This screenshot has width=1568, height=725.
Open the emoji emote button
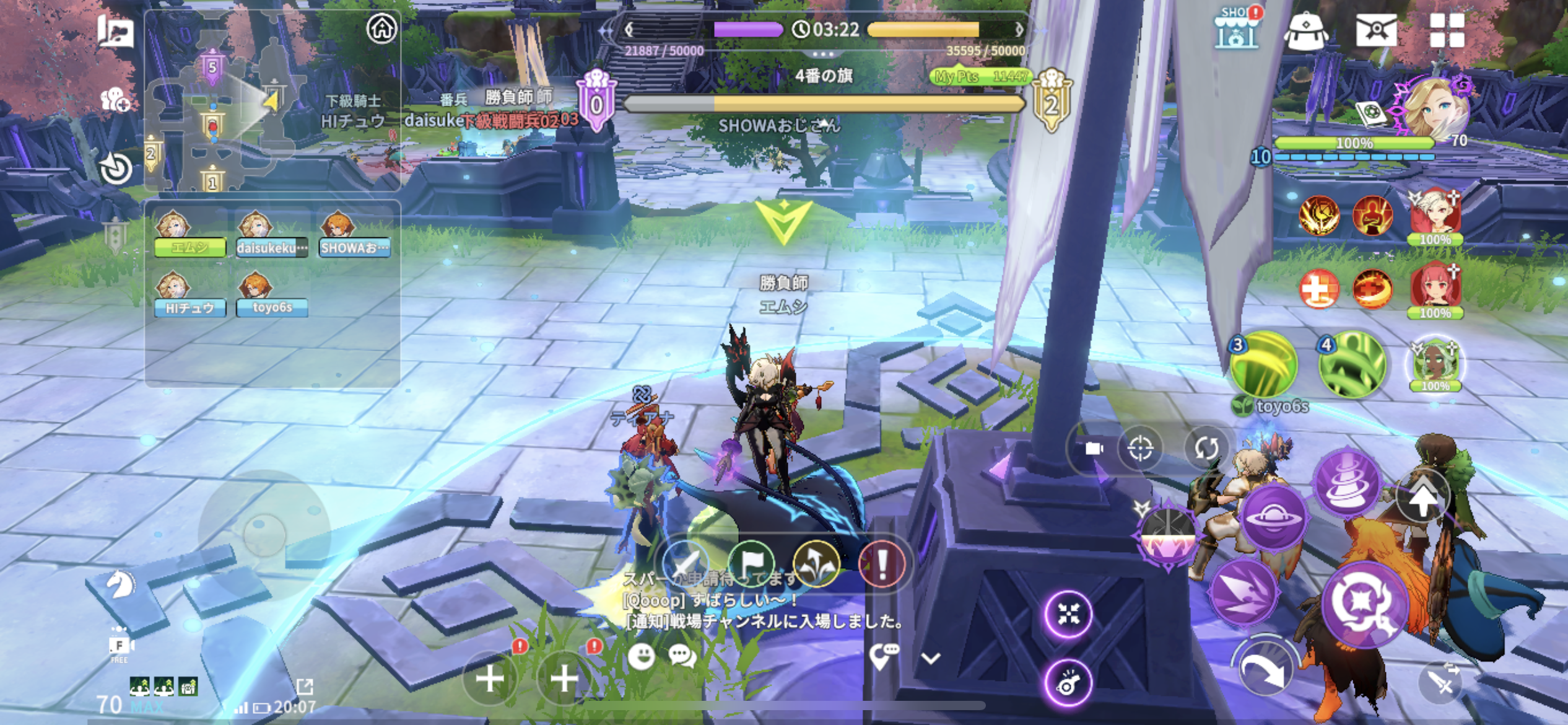click(x=641, y=656)
